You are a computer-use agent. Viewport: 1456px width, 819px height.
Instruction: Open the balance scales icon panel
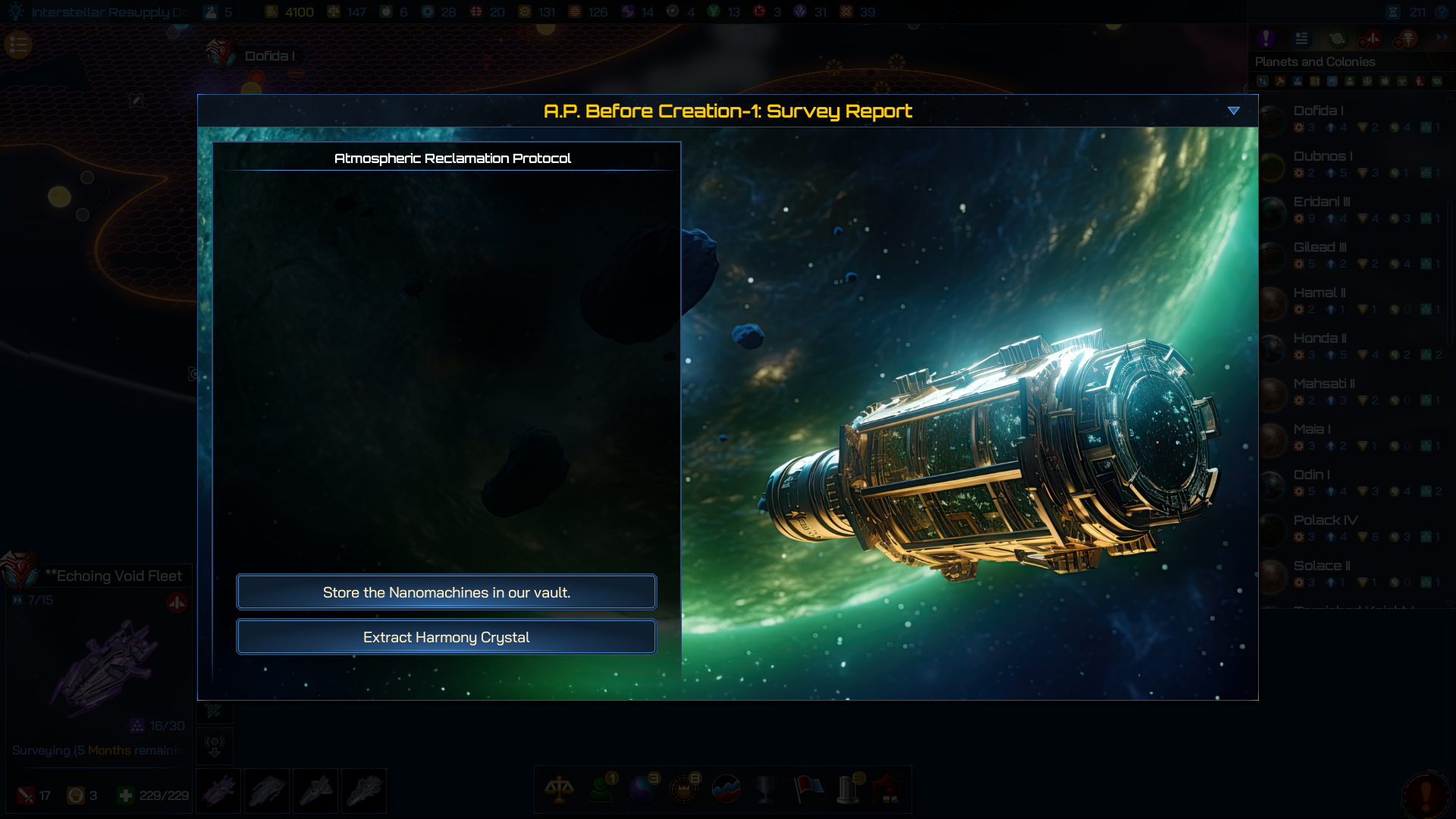pyautogui.click(x=559, y=789)
